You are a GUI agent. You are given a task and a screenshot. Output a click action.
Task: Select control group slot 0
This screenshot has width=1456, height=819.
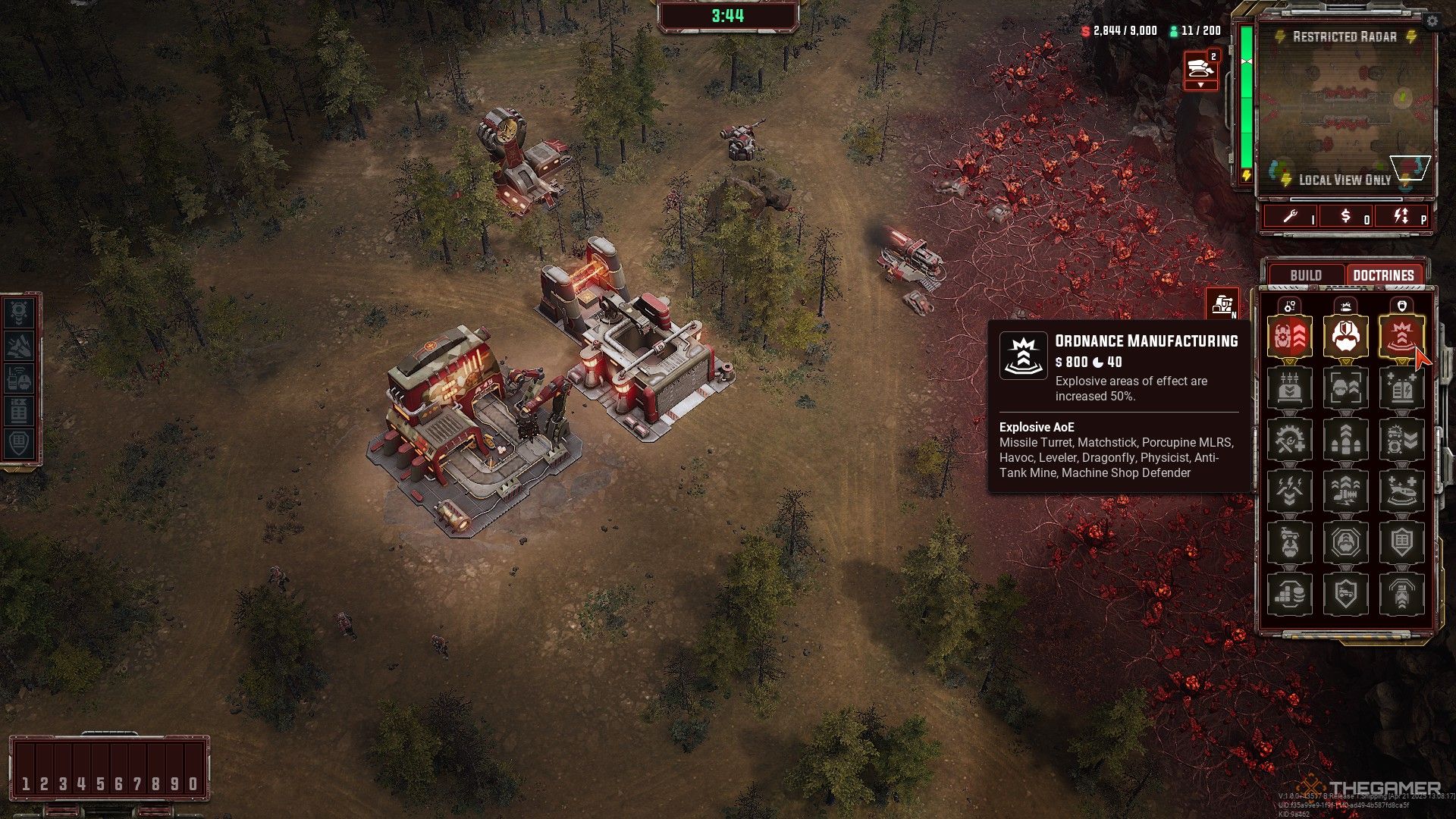coord(193,783)
